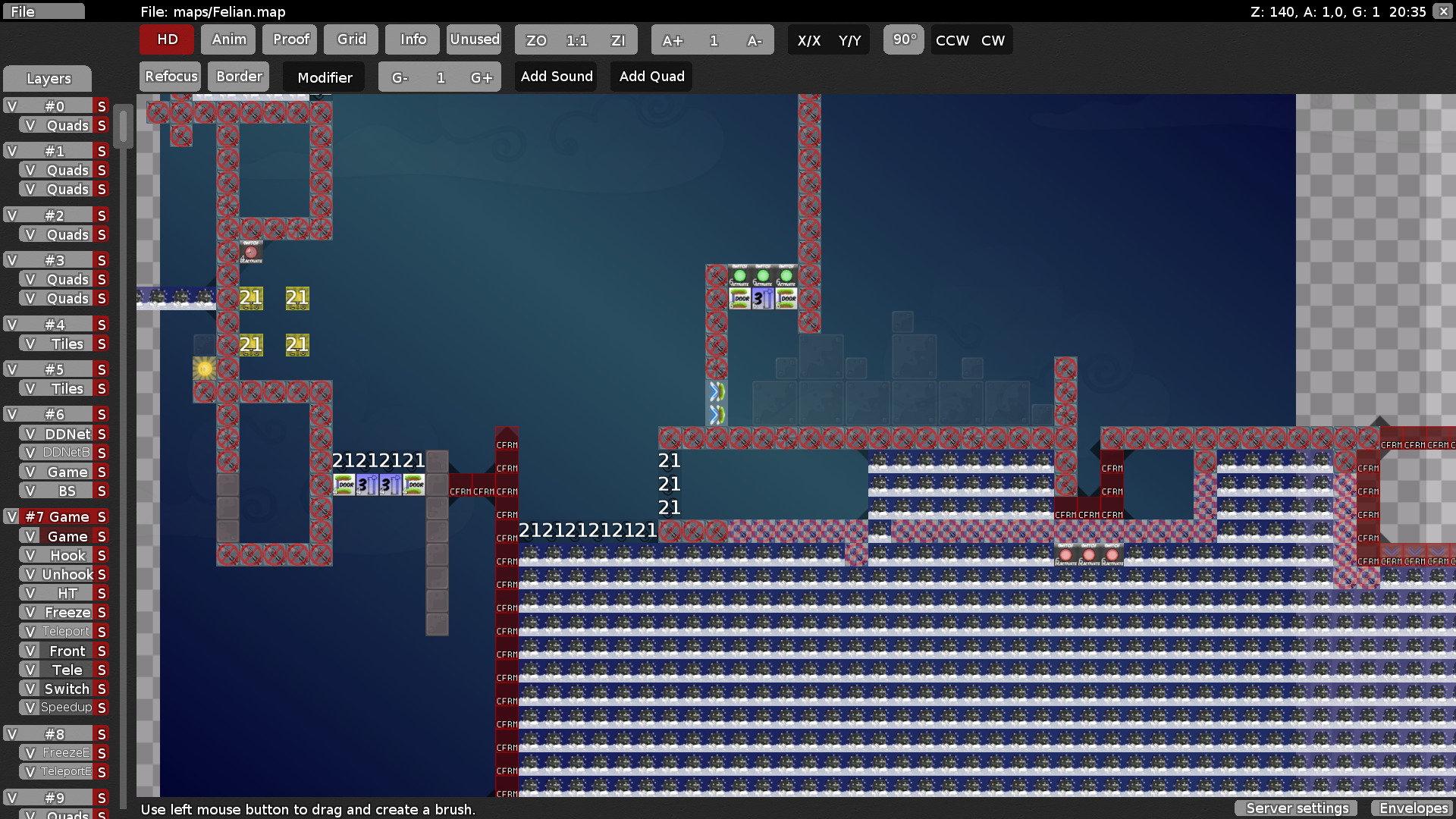This screenshot has width=1456, height=819.
Task: Click the grid factor value between G- and G+
Action: [440, 77]
